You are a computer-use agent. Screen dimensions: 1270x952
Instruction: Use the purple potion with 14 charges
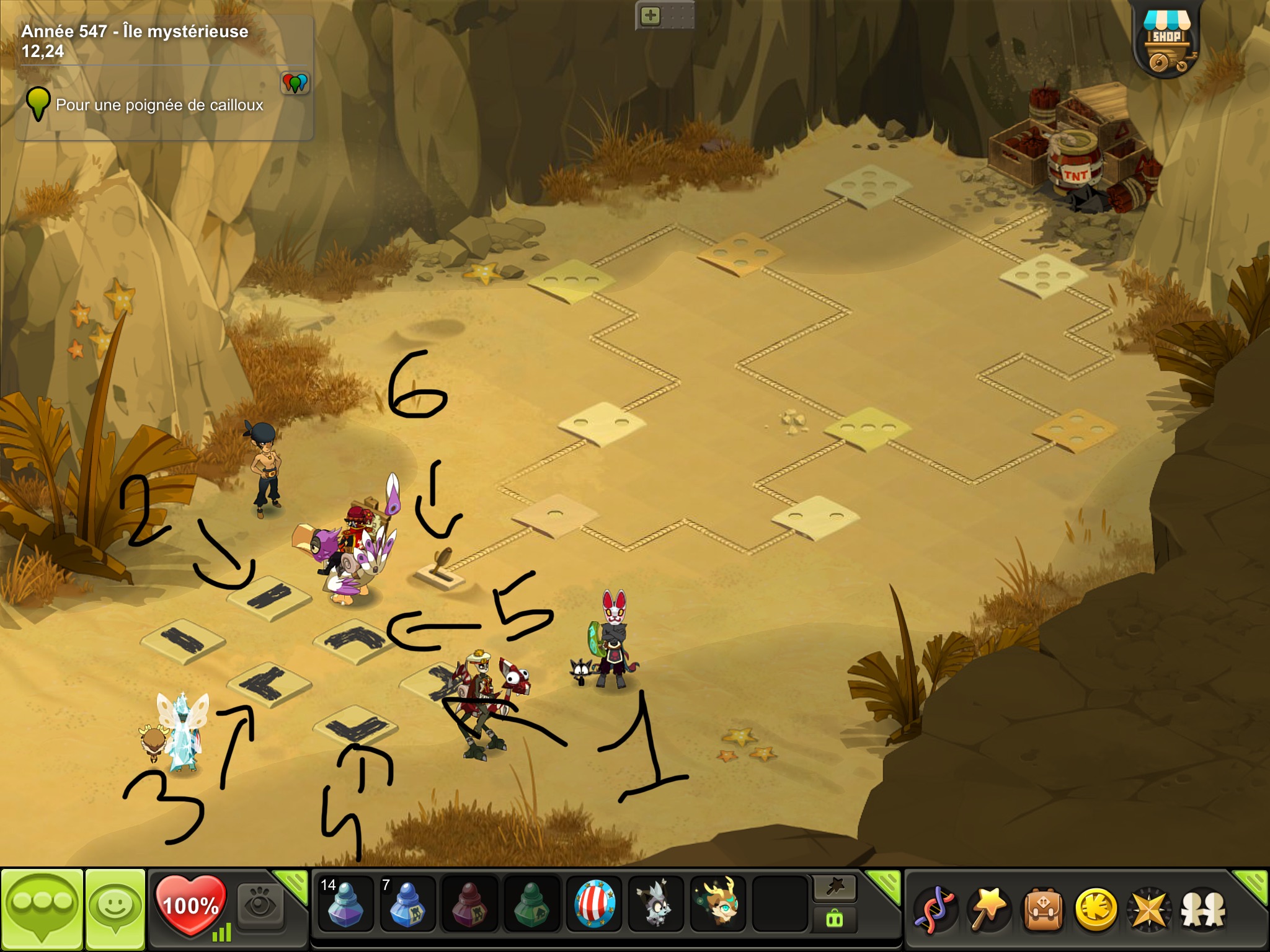(345, 904)
